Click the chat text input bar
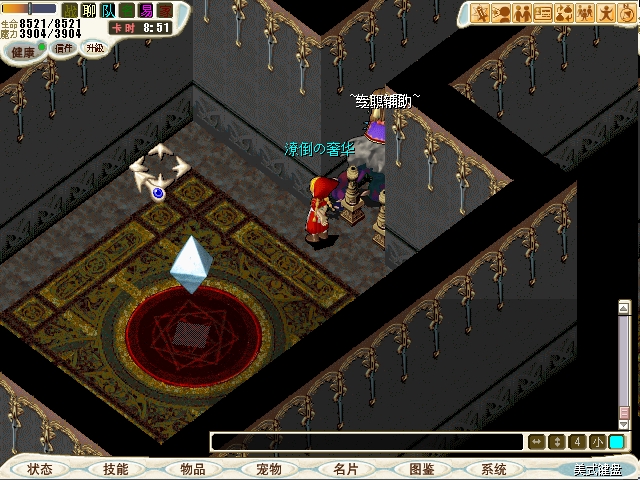 pos(366,442)
